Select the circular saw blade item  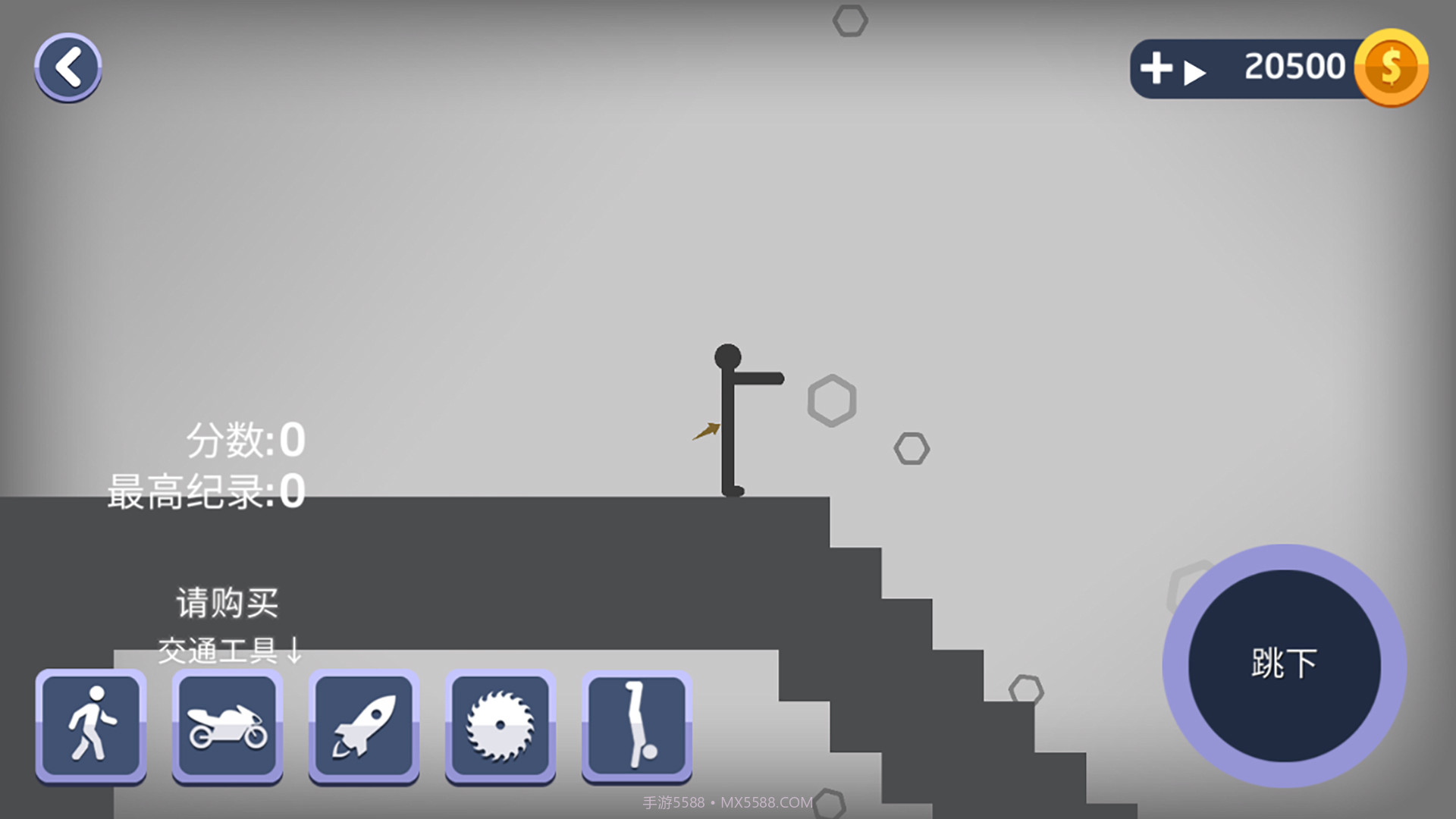(500, 726)
